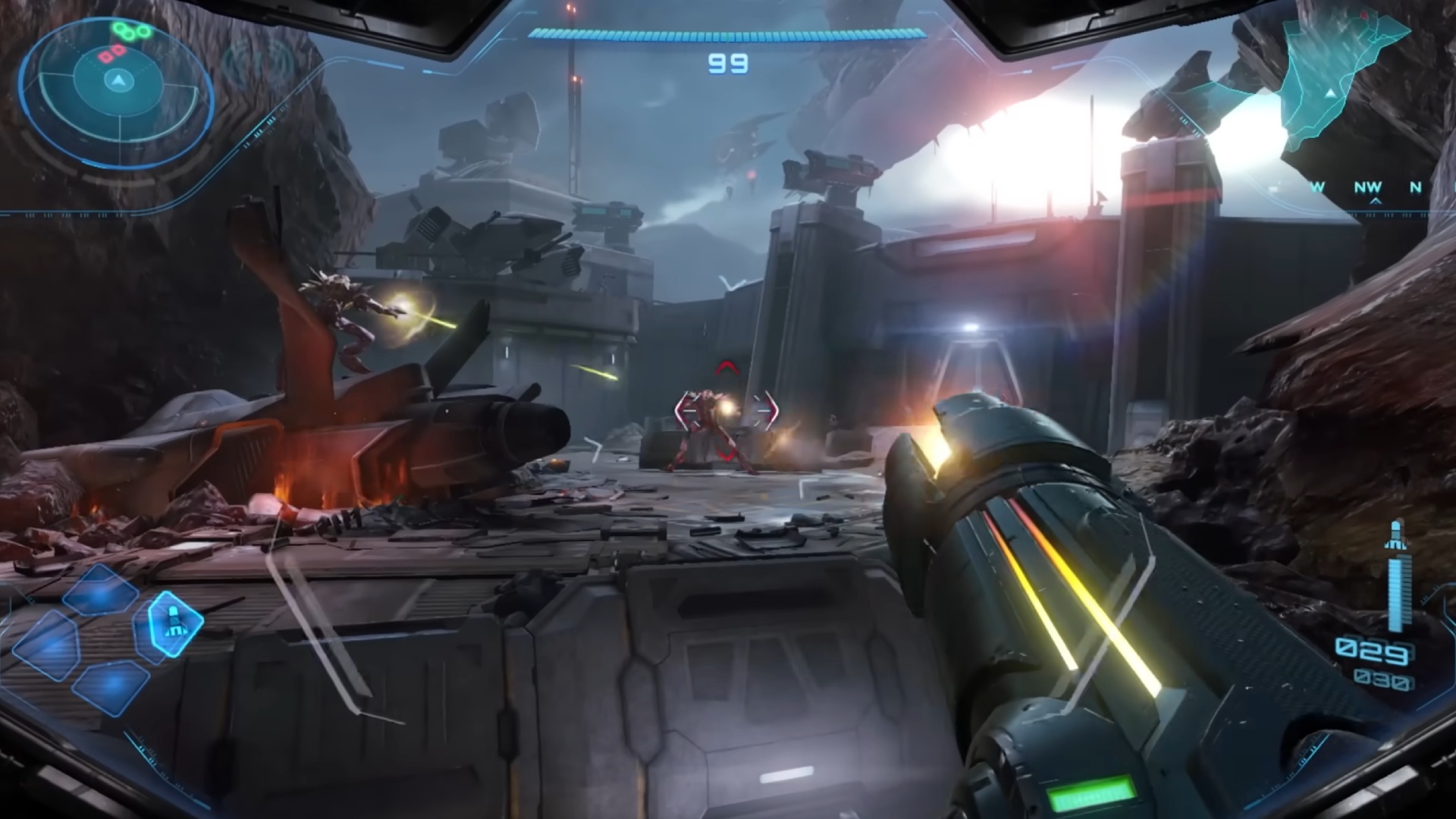Click the circular motion tracker radar

pyautogui.click(x=117, y=81)
